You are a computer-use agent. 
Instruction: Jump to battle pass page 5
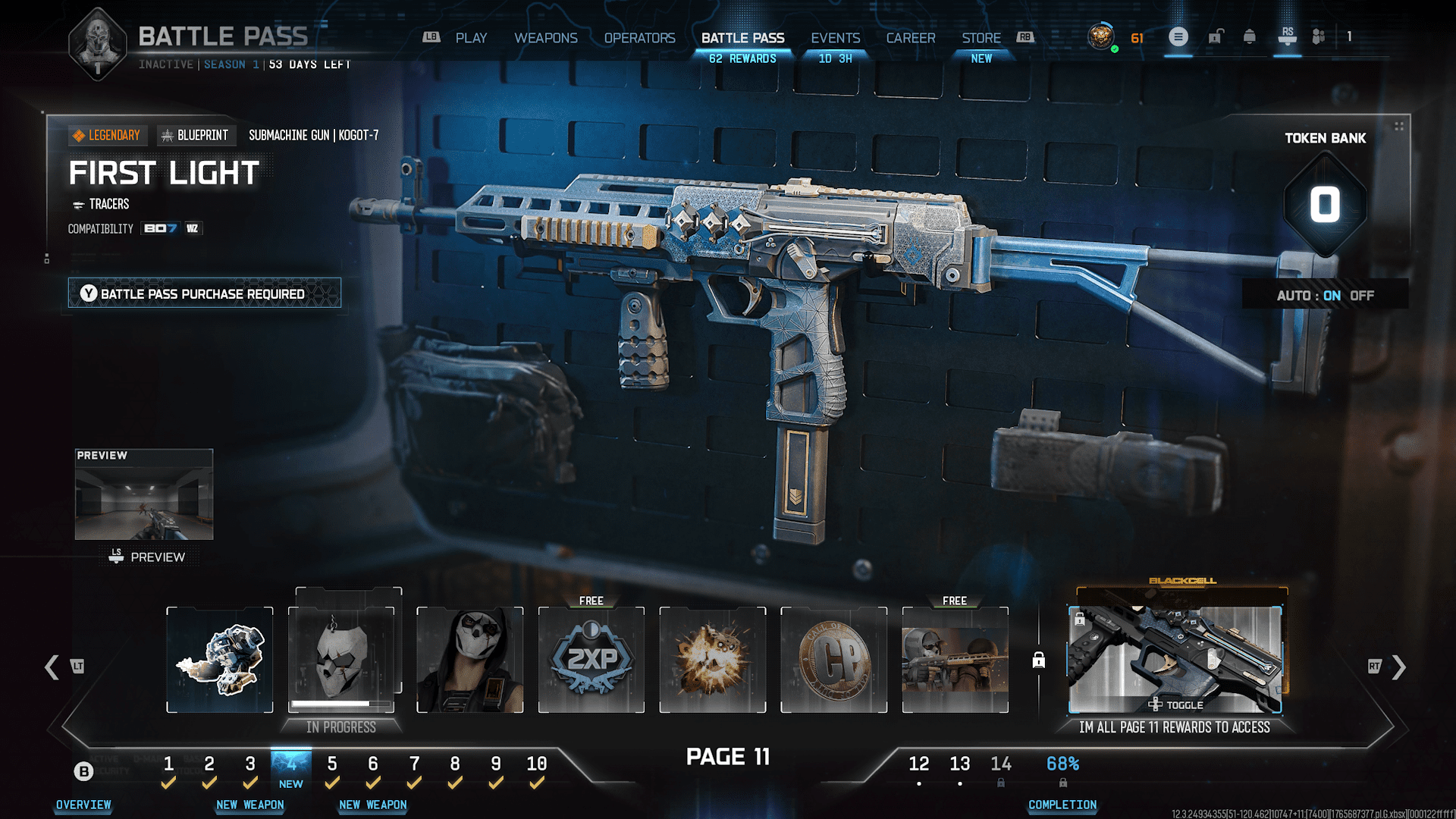coord(332,764)
